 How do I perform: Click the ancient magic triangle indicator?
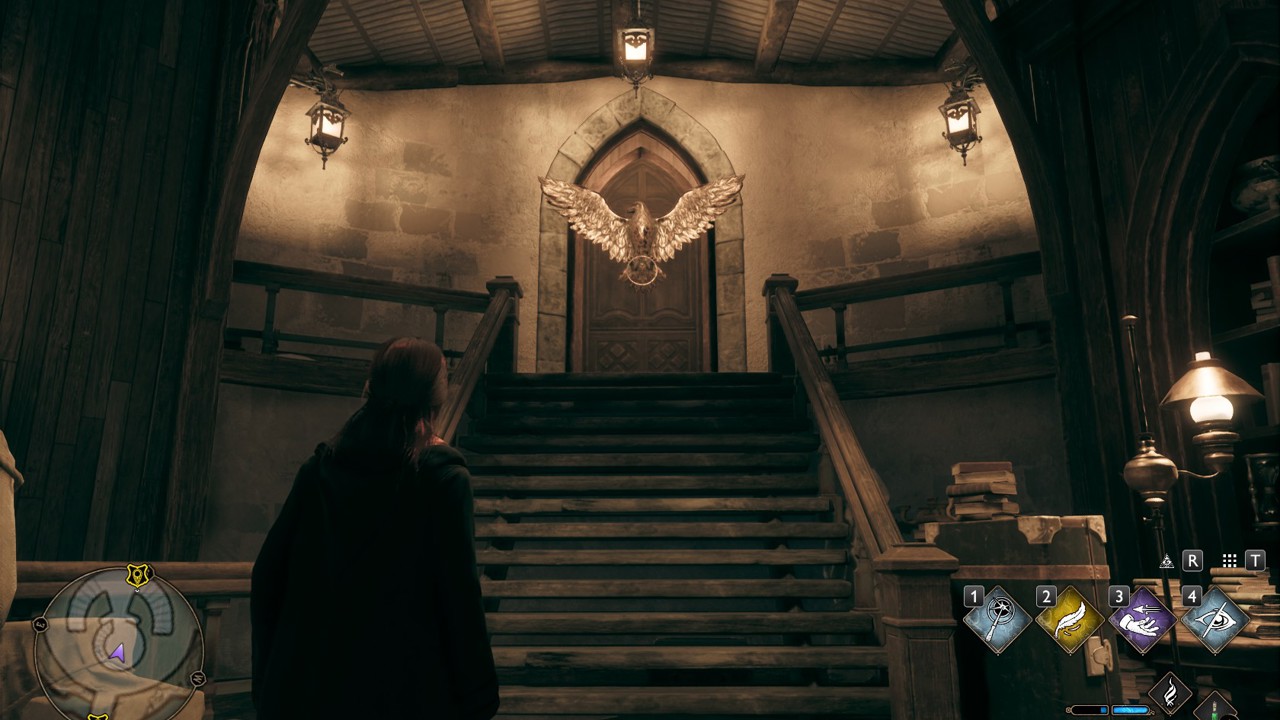click(1168, 561)
